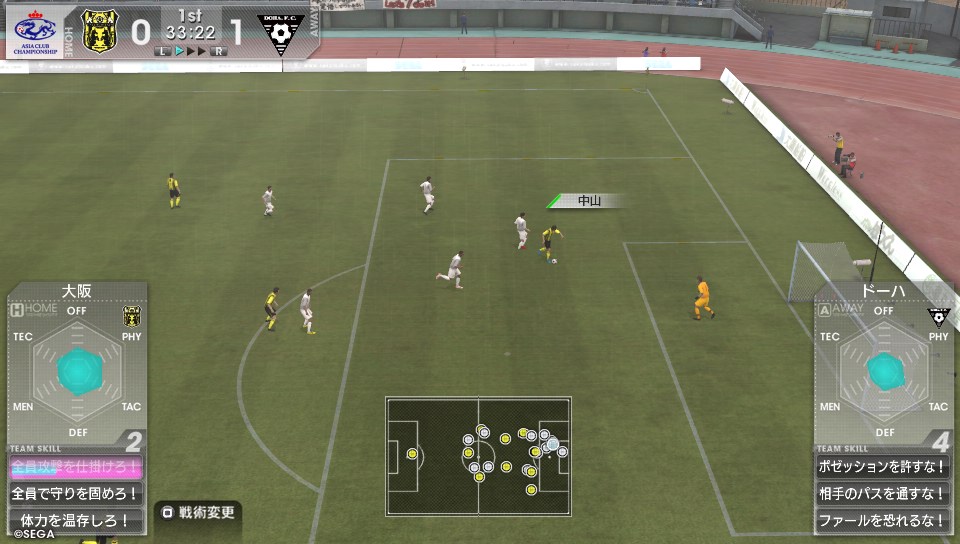This screenshot has height=544, width=960.
Task: Click the yellow home team crest on scoreboard
Action: click(x=99, y=30)
